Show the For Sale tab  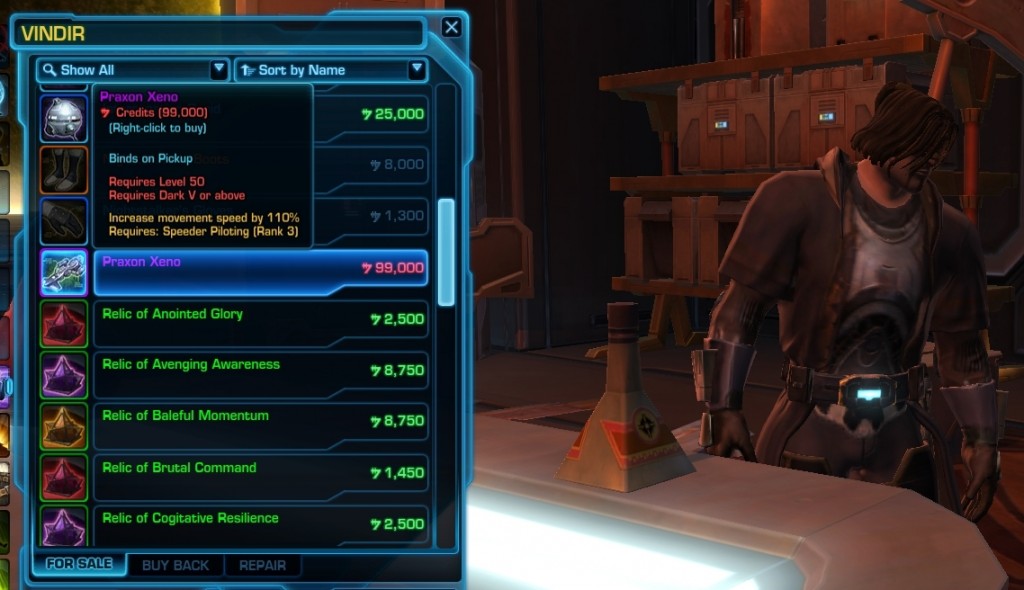pyautogui.click(x=79, y=564)
